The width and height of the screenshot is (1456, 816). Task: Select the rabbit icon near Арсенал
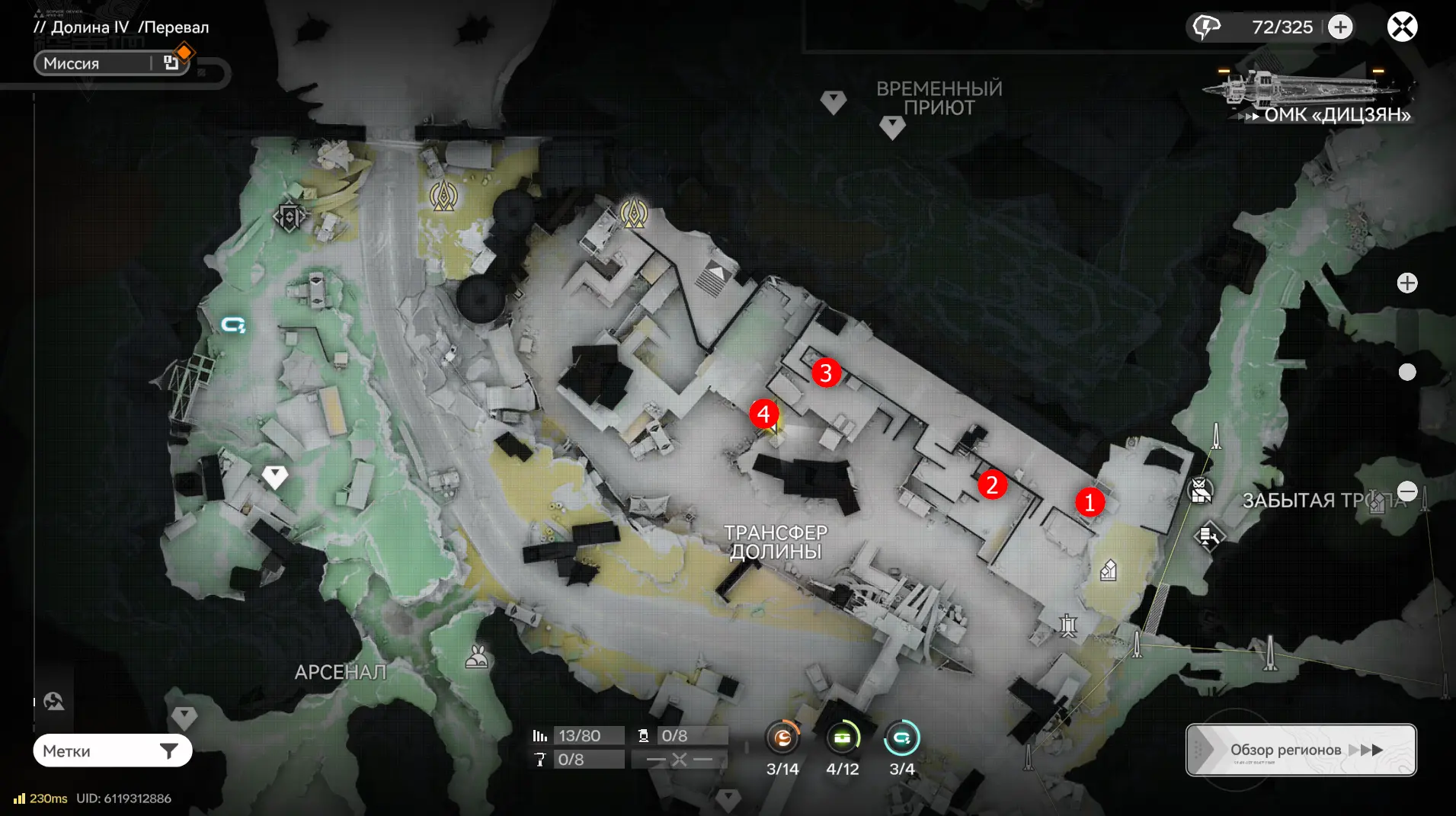pos(477,657)
